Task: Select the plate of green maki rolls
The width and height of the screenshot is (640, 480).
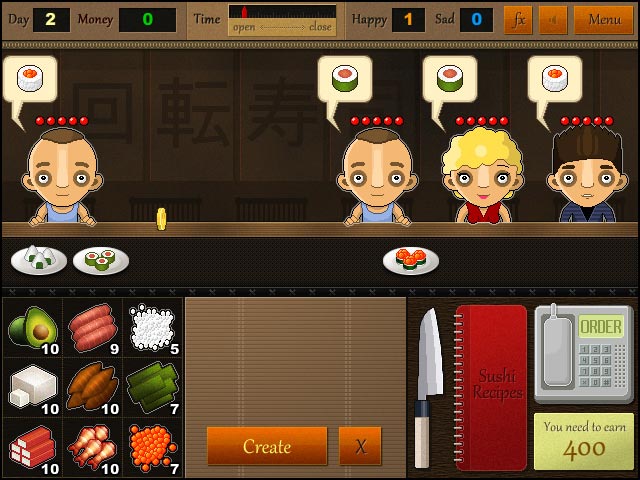Action: [x=100, y=261]
